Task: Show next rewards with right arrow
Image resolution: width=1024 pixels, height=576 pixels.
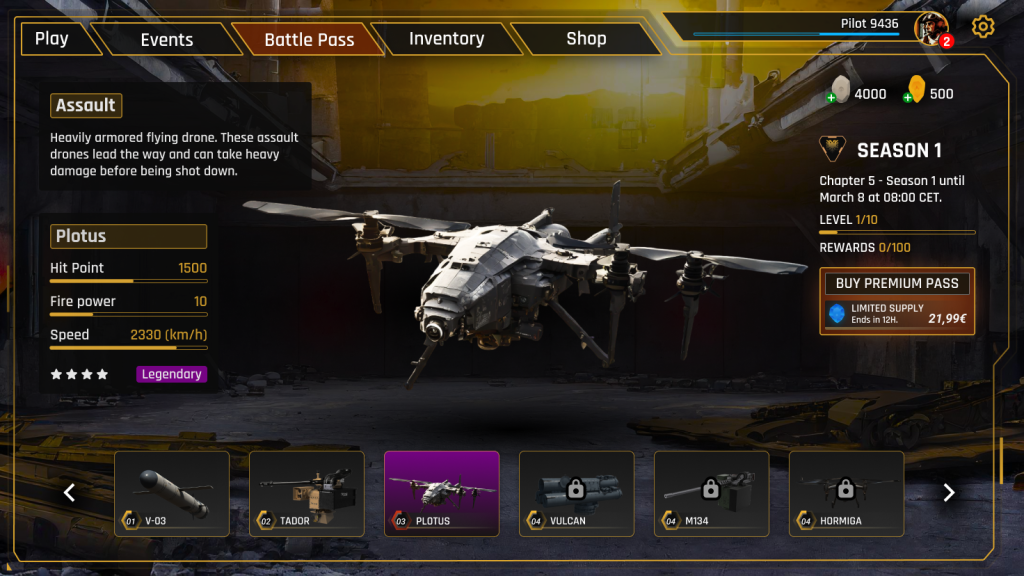Action: [949, 492]
